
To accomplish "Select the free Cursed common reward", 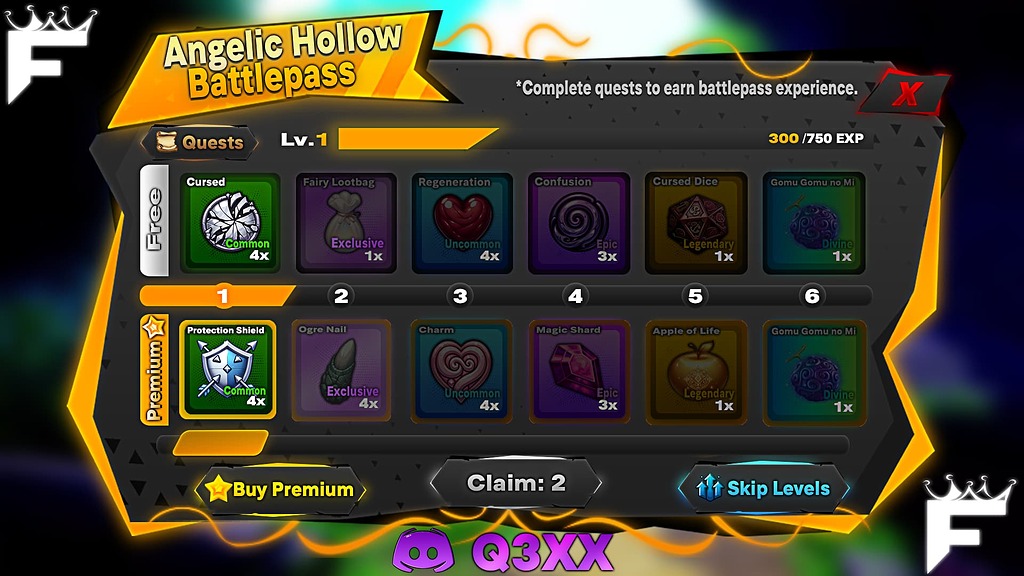I will point(227,222).
